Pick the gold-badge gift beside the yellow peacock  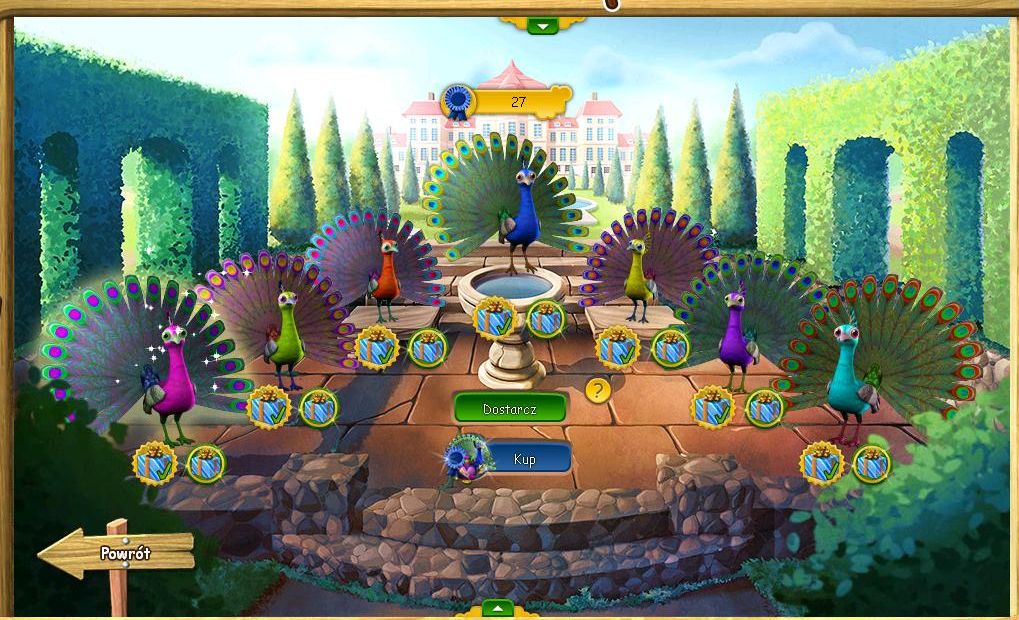[x=617, y=348]
